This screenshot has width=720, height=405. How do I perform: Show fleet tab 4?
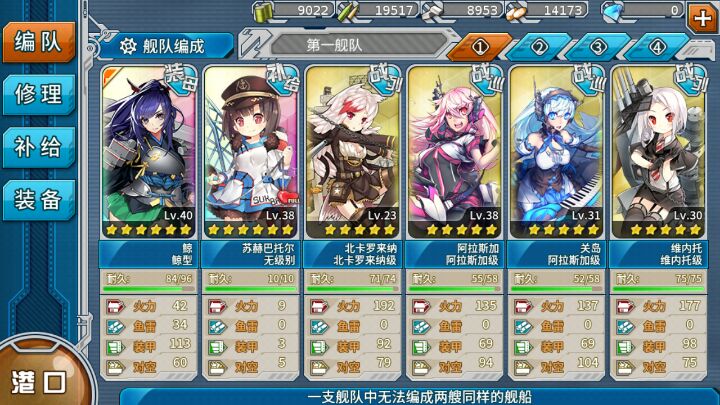(x=657, y=47)
